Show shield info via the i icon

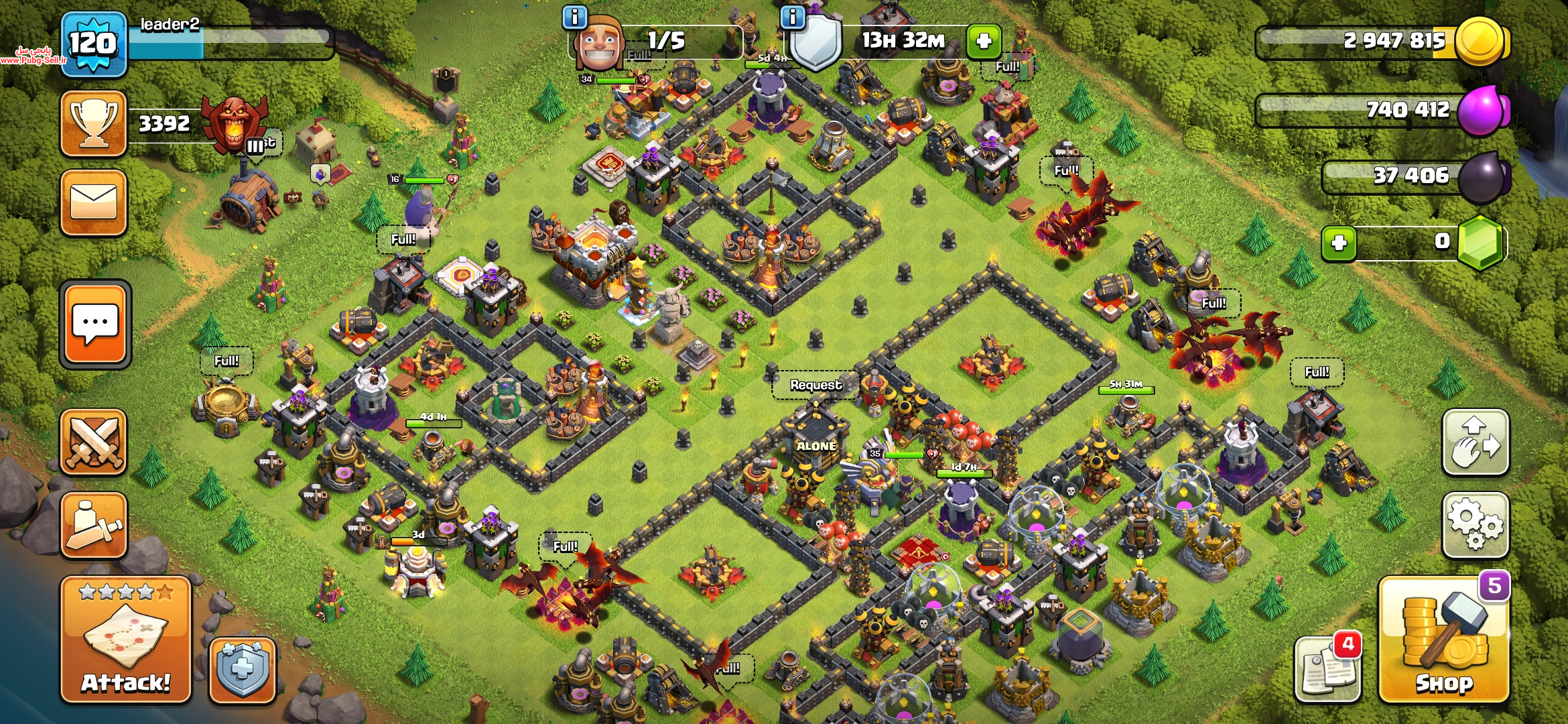793,17
